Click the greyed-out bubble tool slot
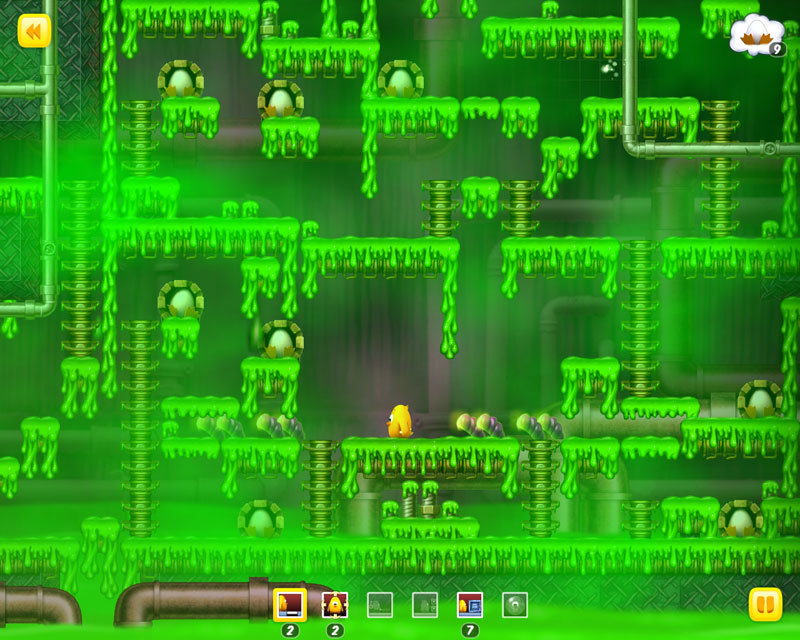This screenshot has width=800, height=640. tap(515, 604)
